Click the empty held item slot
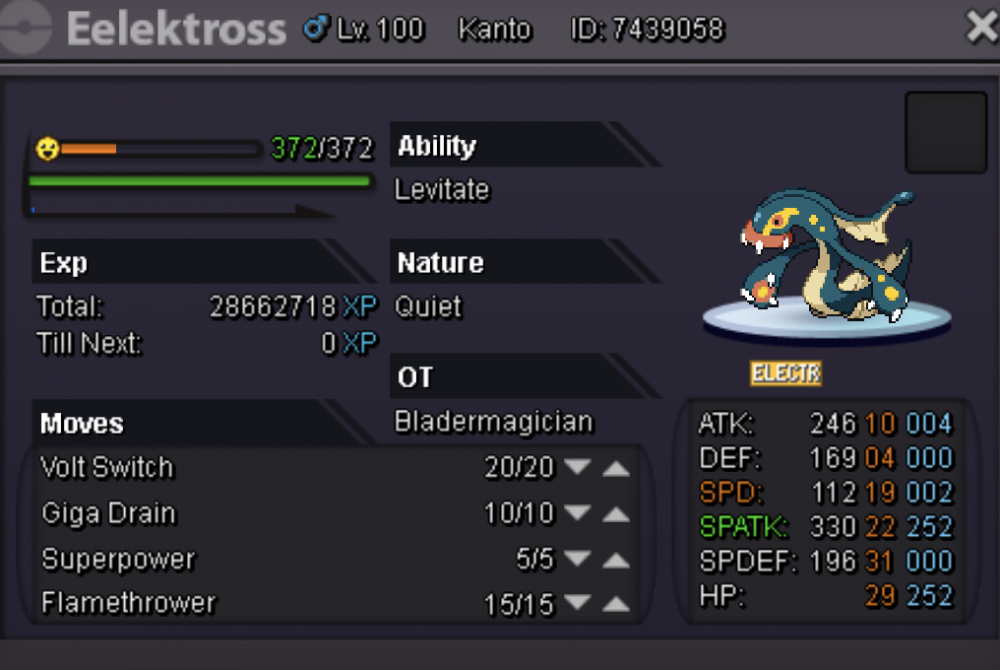 click(x=945, y=133)
